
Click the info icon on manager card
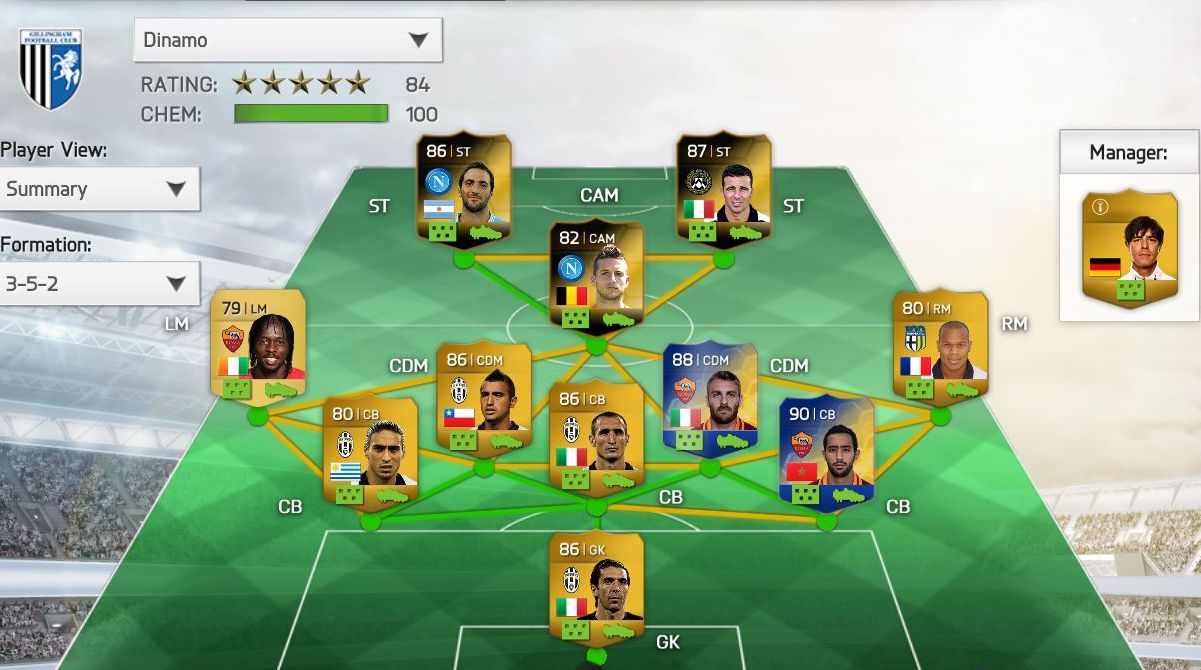coord(1101,208)
